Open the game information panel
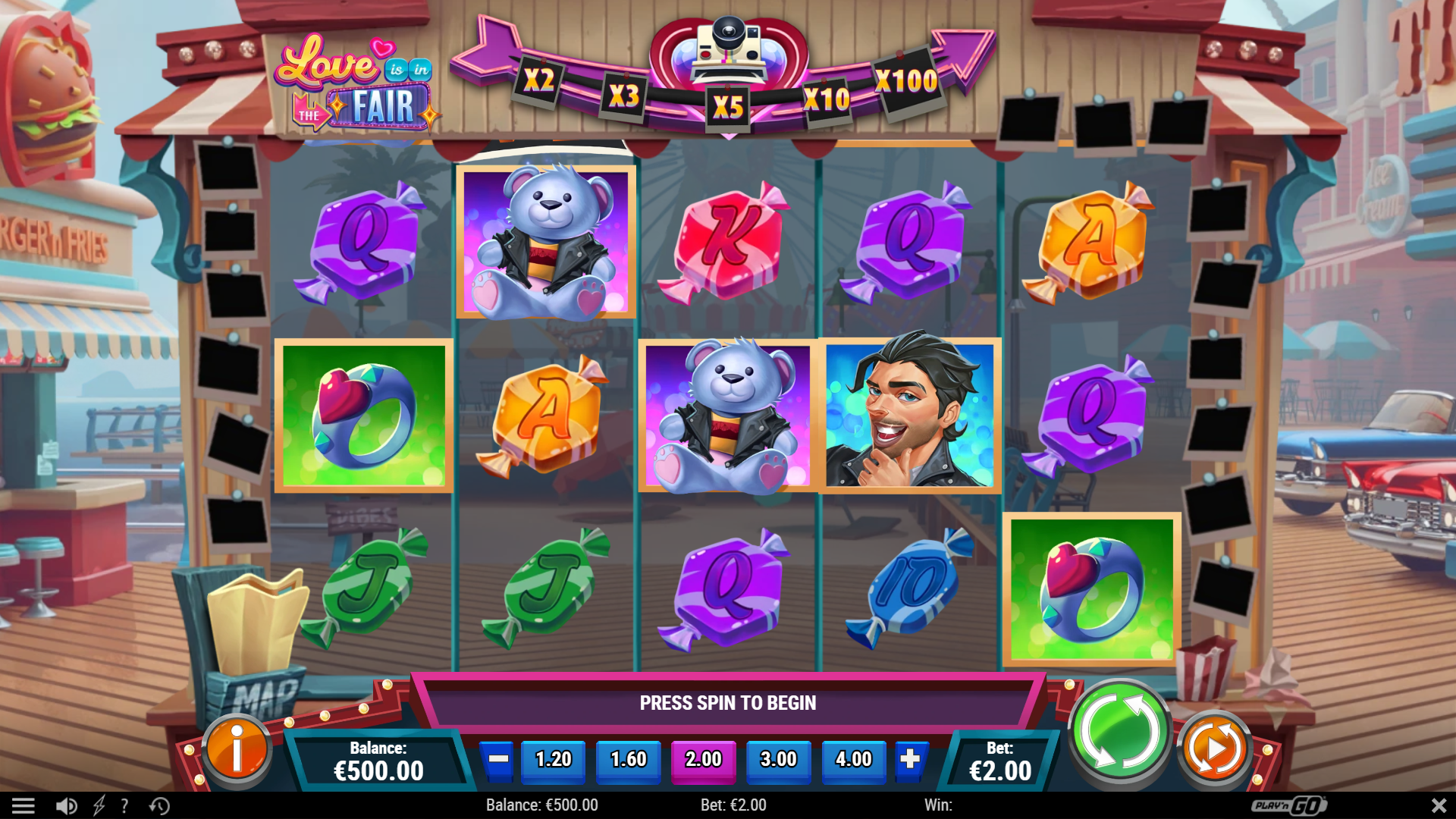 237,749
